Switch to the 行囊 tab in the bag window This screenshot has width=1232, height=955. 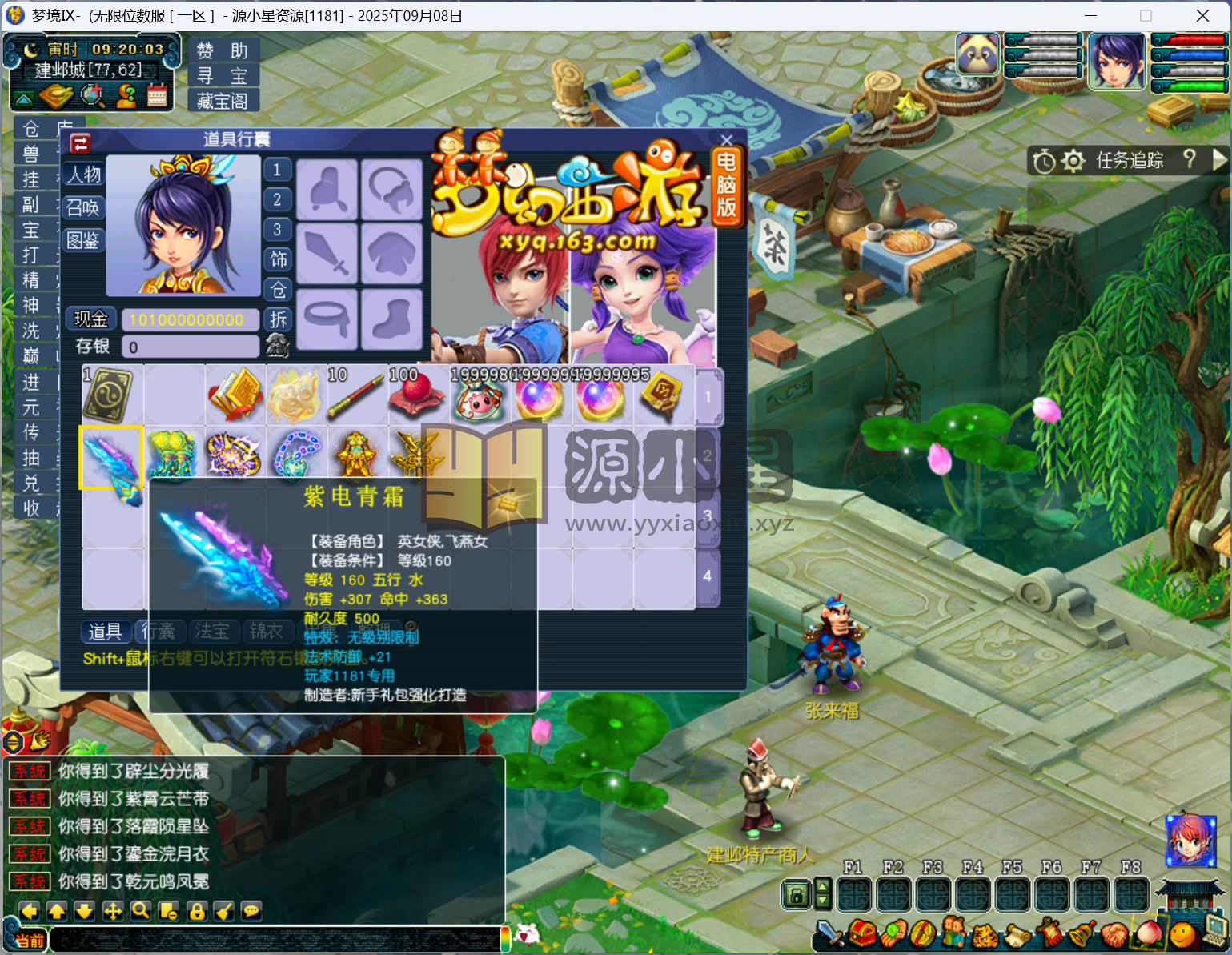[159, 632]
